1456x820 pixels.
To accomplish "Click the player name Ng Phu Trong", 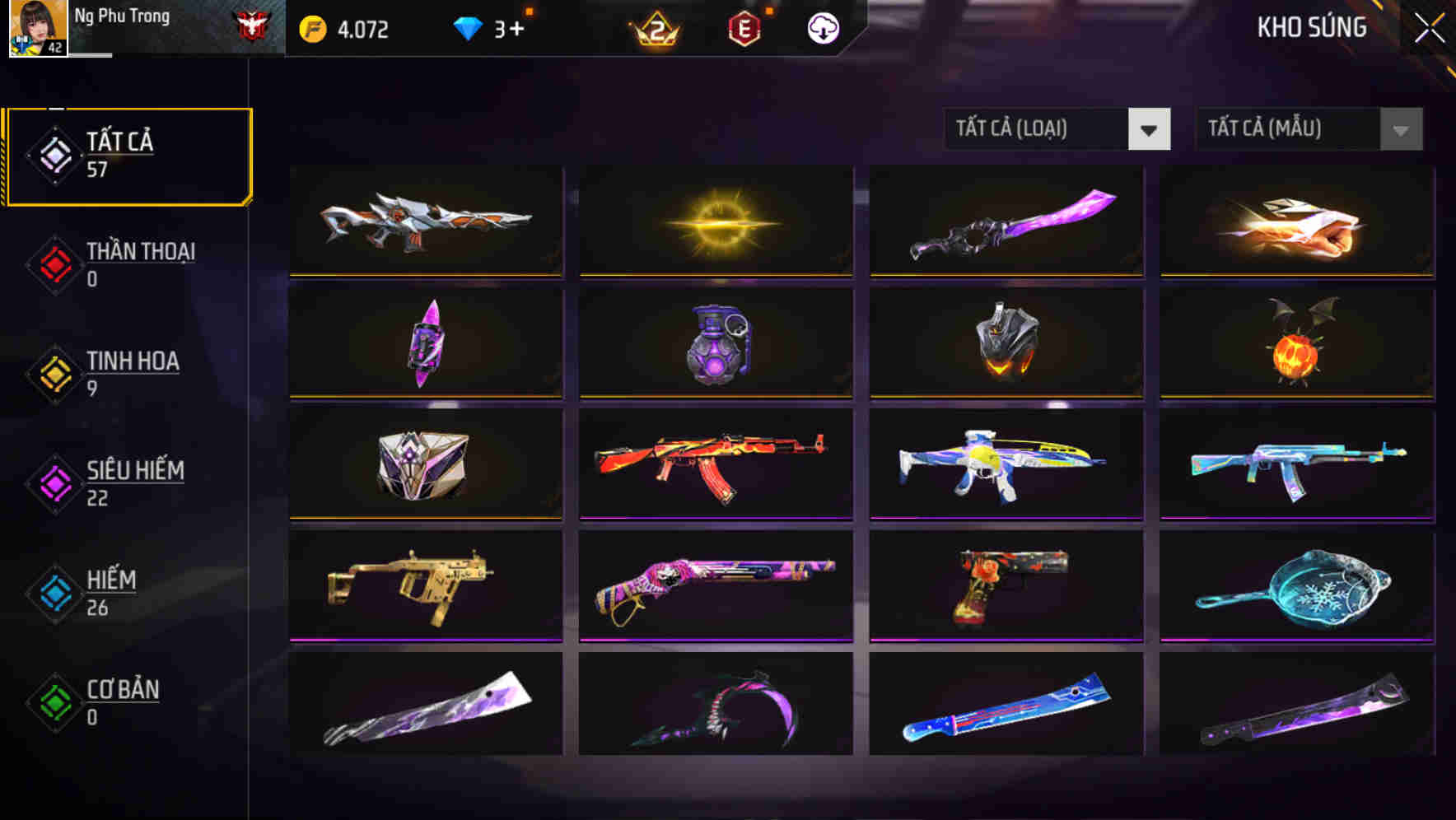I will point(122,15).
